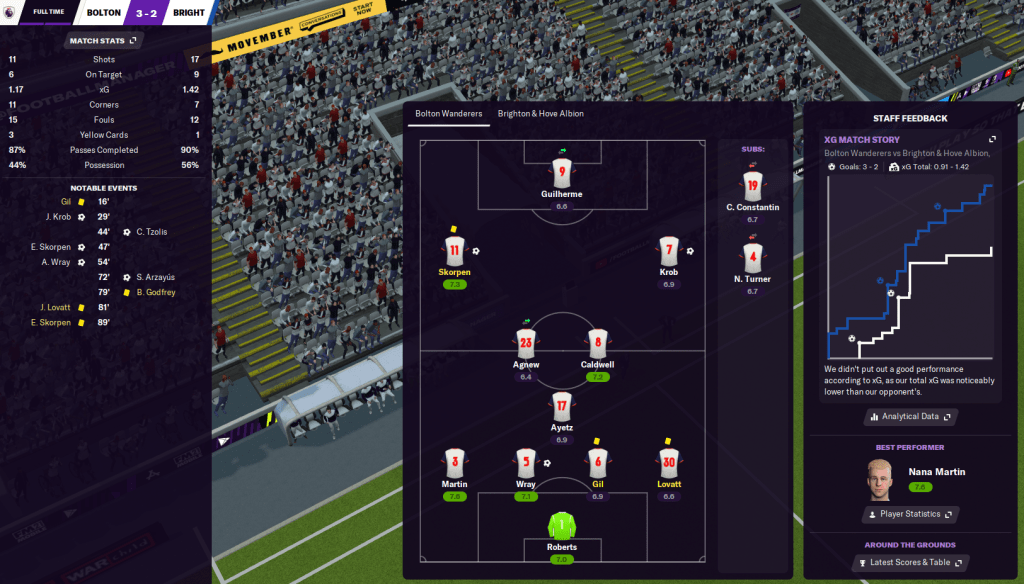The image size is (1024, 584).
Task: Open the Match Stats panel
Action: tap(104, 41)
